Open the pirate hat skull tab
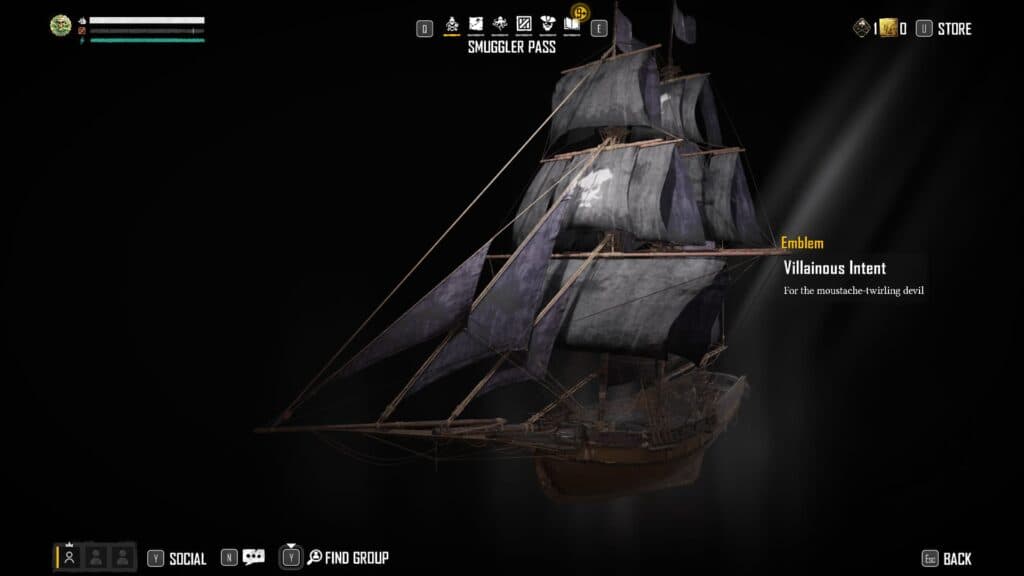 [547, 24]
